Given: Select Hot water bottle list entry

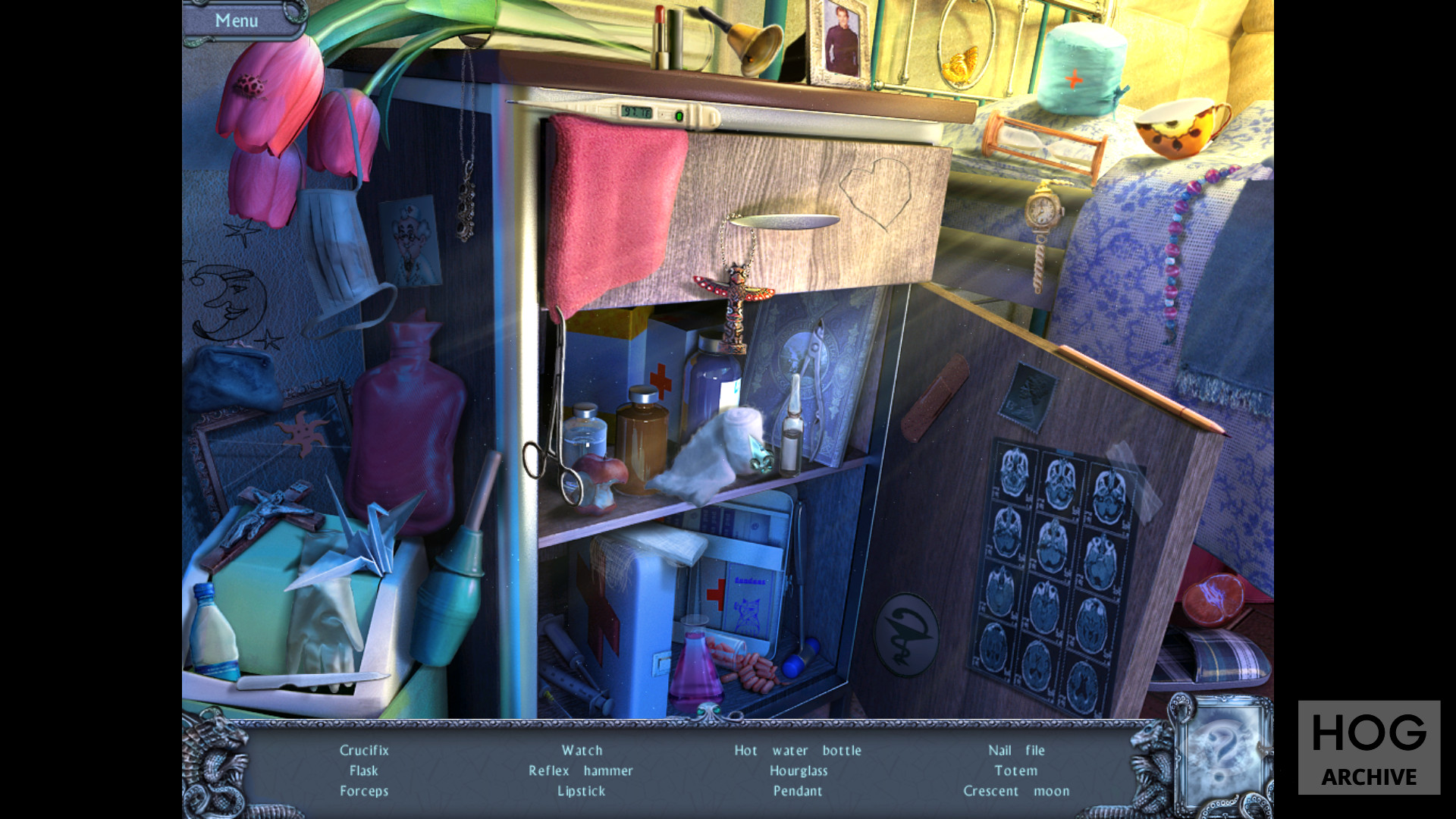Looking at the screenshot, I should (798, 750).
